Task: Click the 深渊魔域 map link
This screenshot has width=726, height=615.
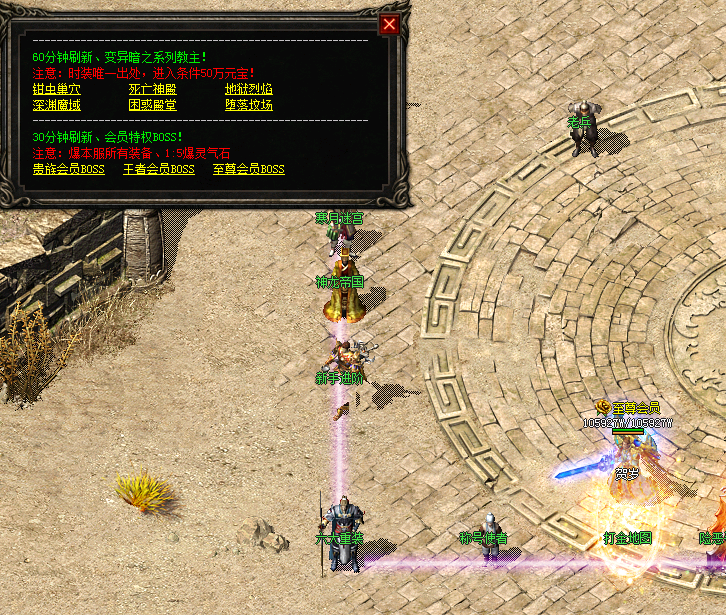Action: coord(56,104)
